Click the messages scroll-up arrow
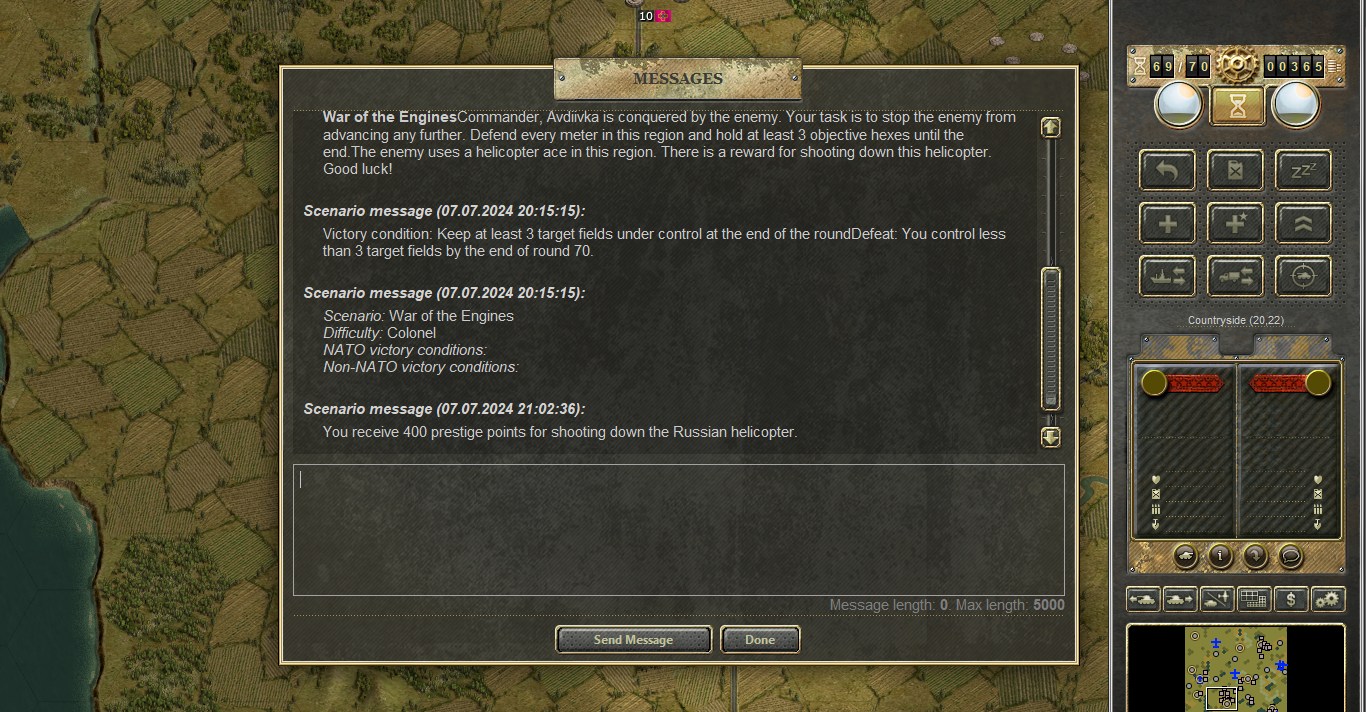Image resolution: width=1366 pixels, height=712 pixels. 1050,127
